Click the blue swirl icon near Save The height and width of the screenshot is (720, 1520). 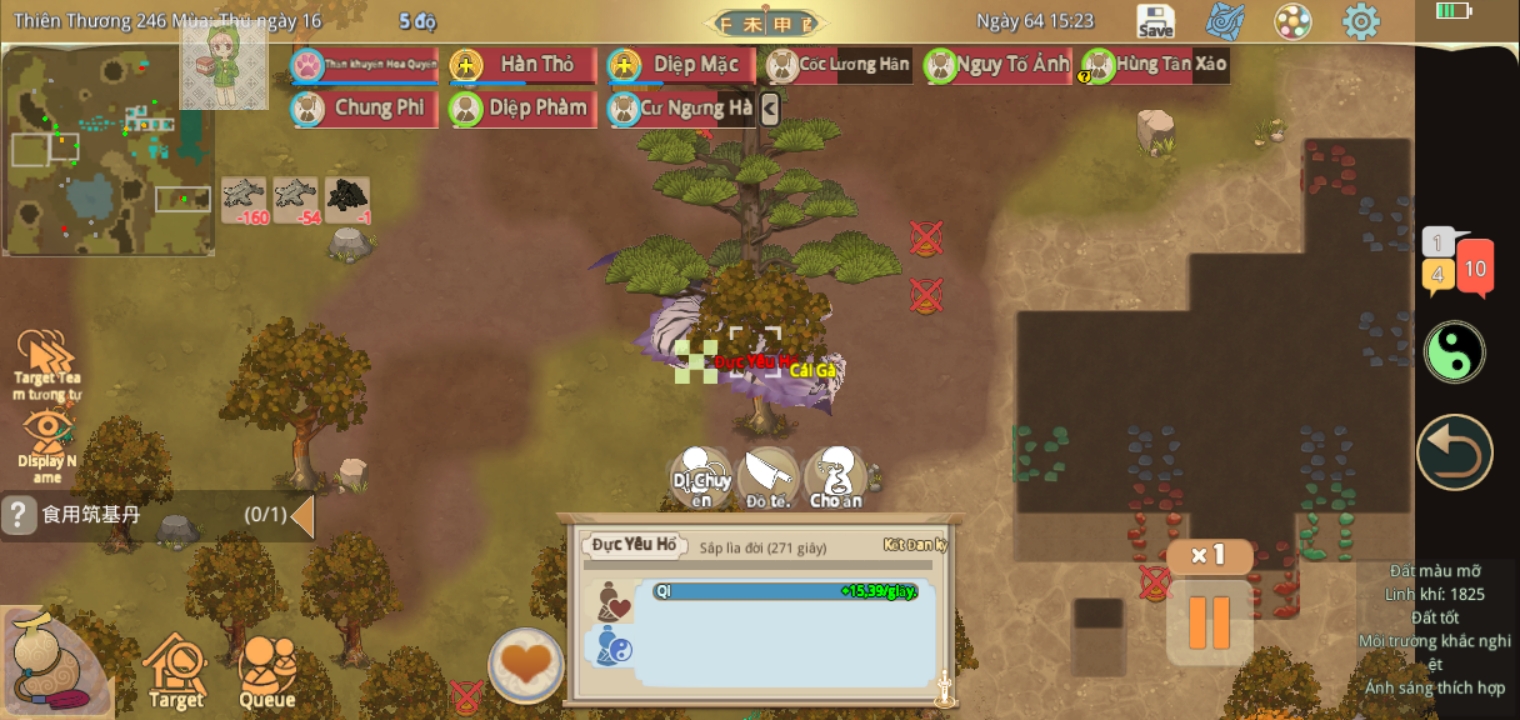click(x=1225, y=20)
